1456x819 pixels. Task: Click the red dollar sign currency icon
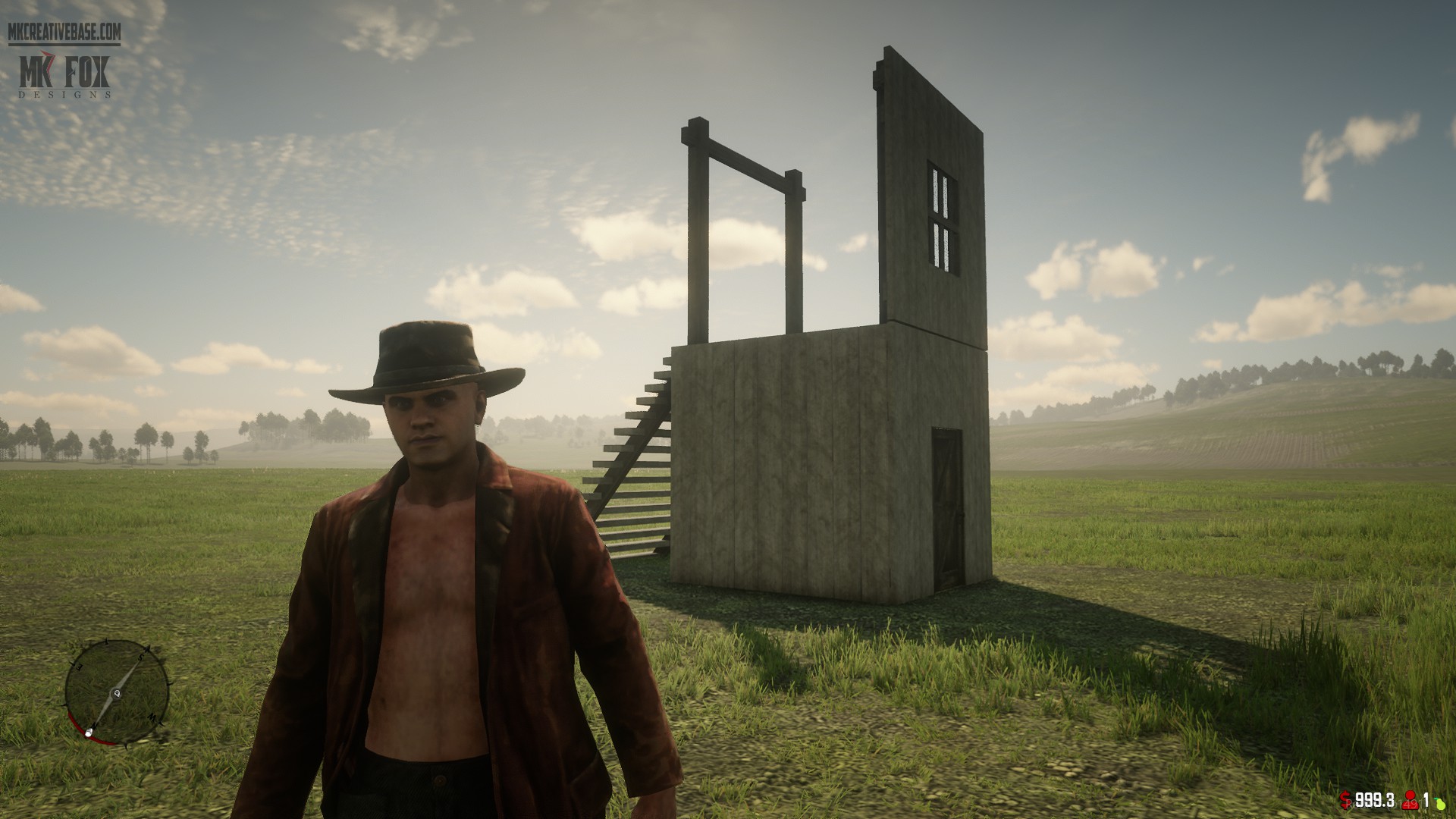coord(1345,799)
